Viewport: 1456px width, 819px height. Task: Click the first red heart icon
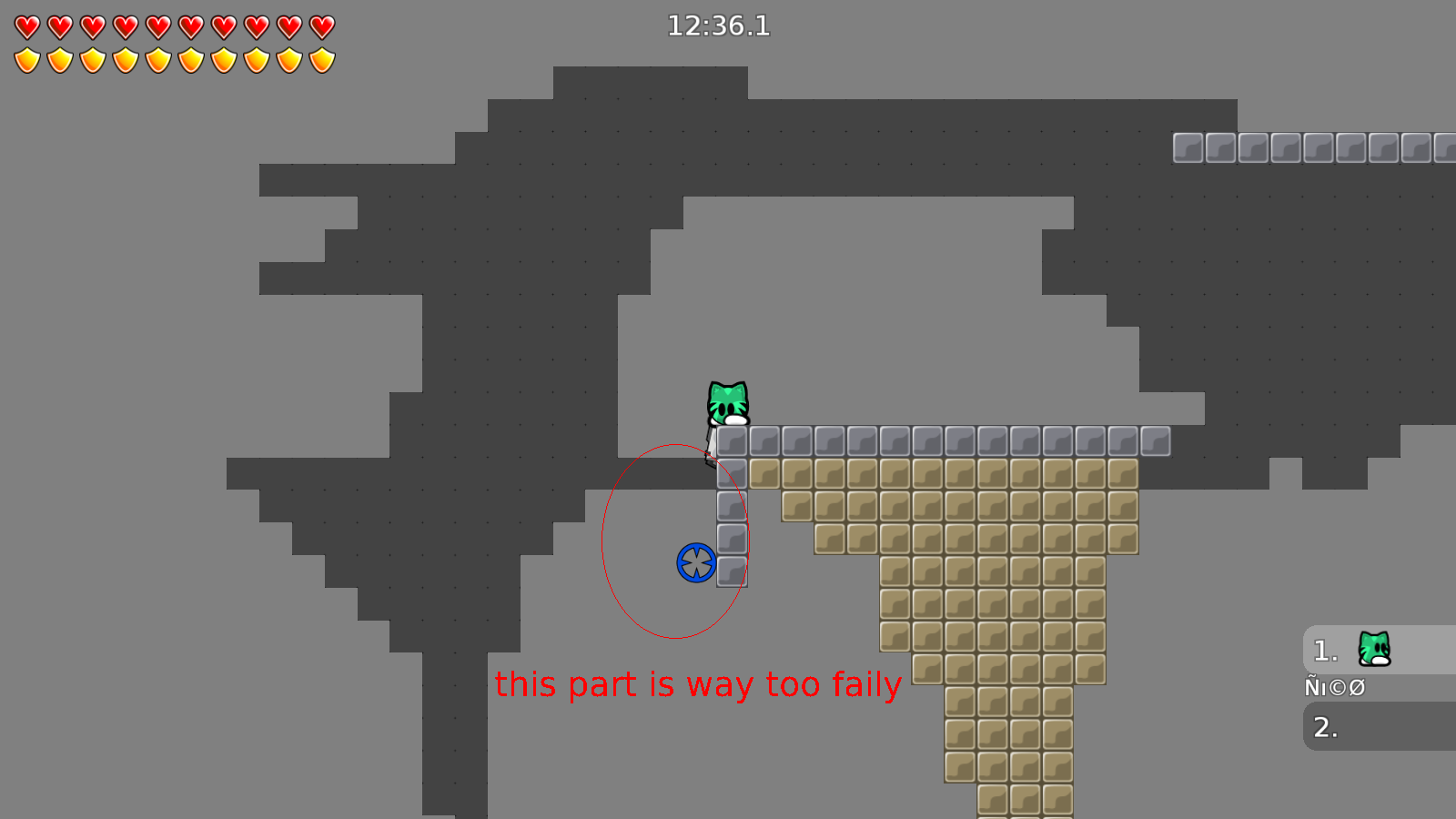click(x=26, y=26)
